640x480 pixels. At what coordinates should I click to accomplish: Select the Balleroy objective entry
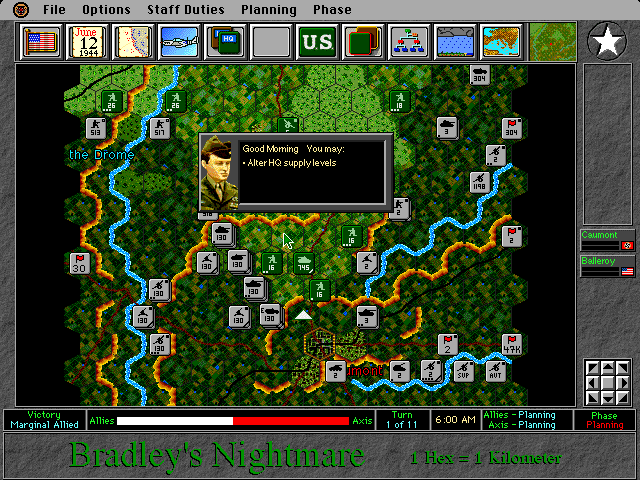[607, 266]
